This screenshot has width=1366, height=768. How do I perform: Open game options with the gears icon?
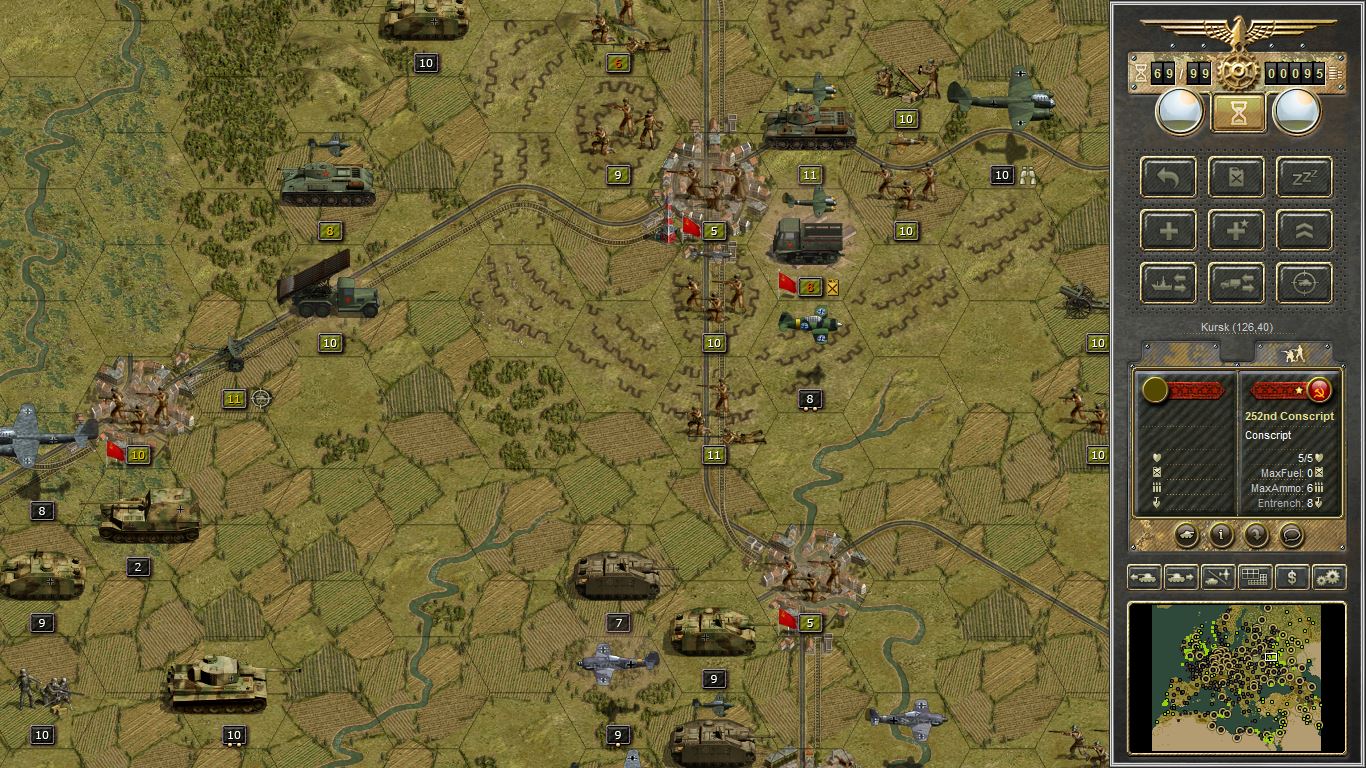[1328, 577]
